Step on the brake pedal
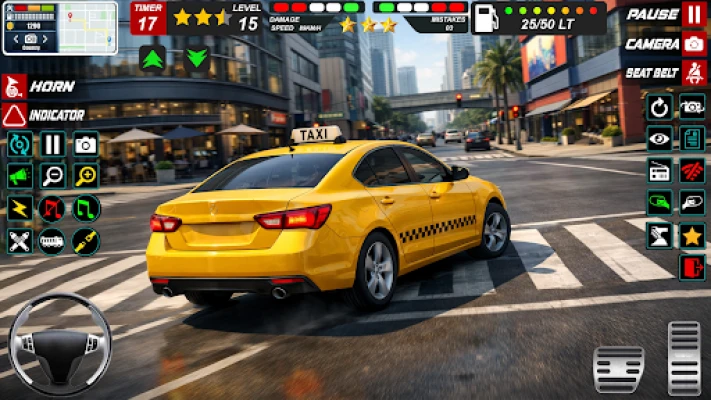 tap(618, 369)
